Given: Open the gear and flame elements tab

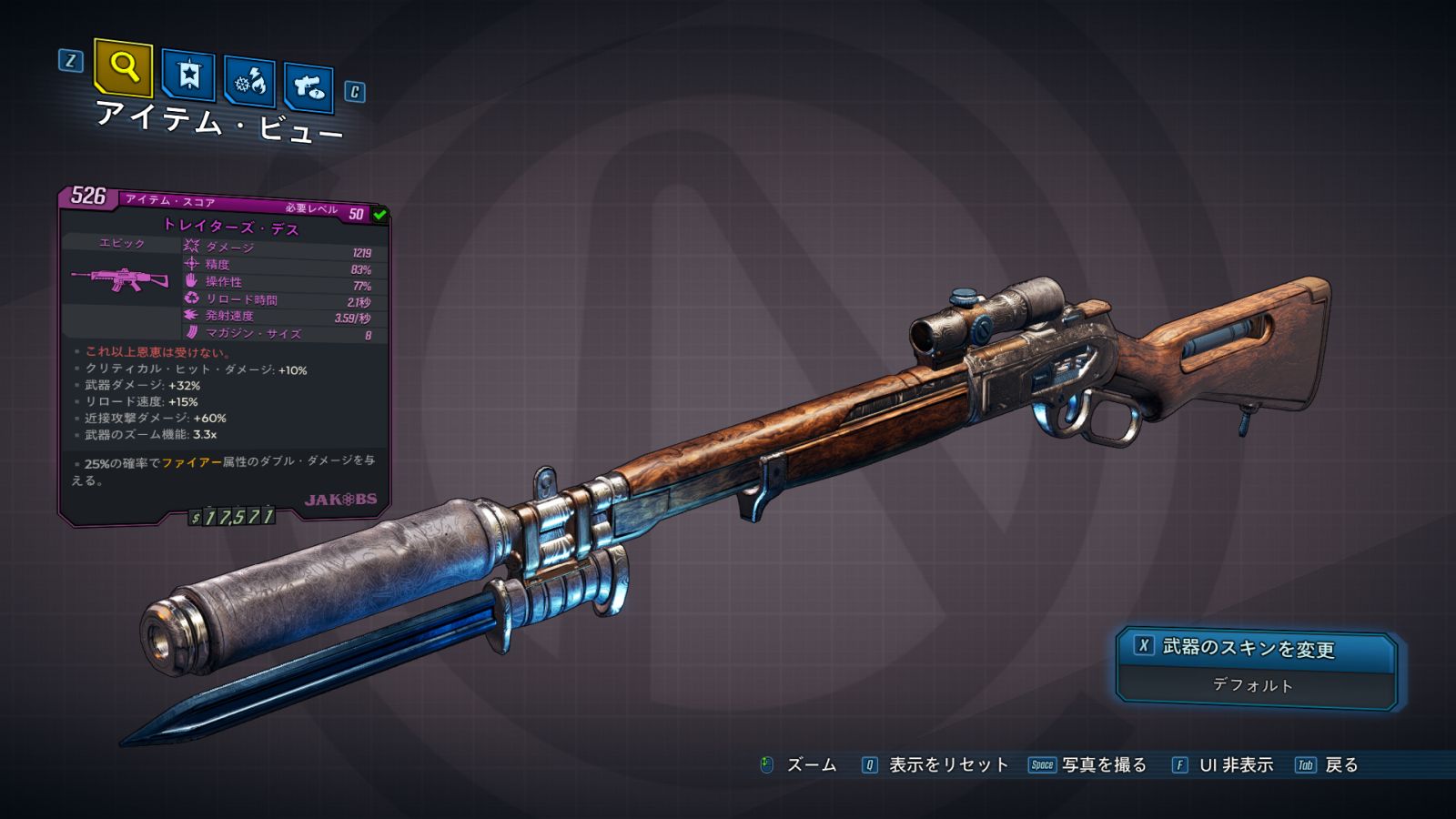Looking at the screenshot, I should (x=249, y=83).
